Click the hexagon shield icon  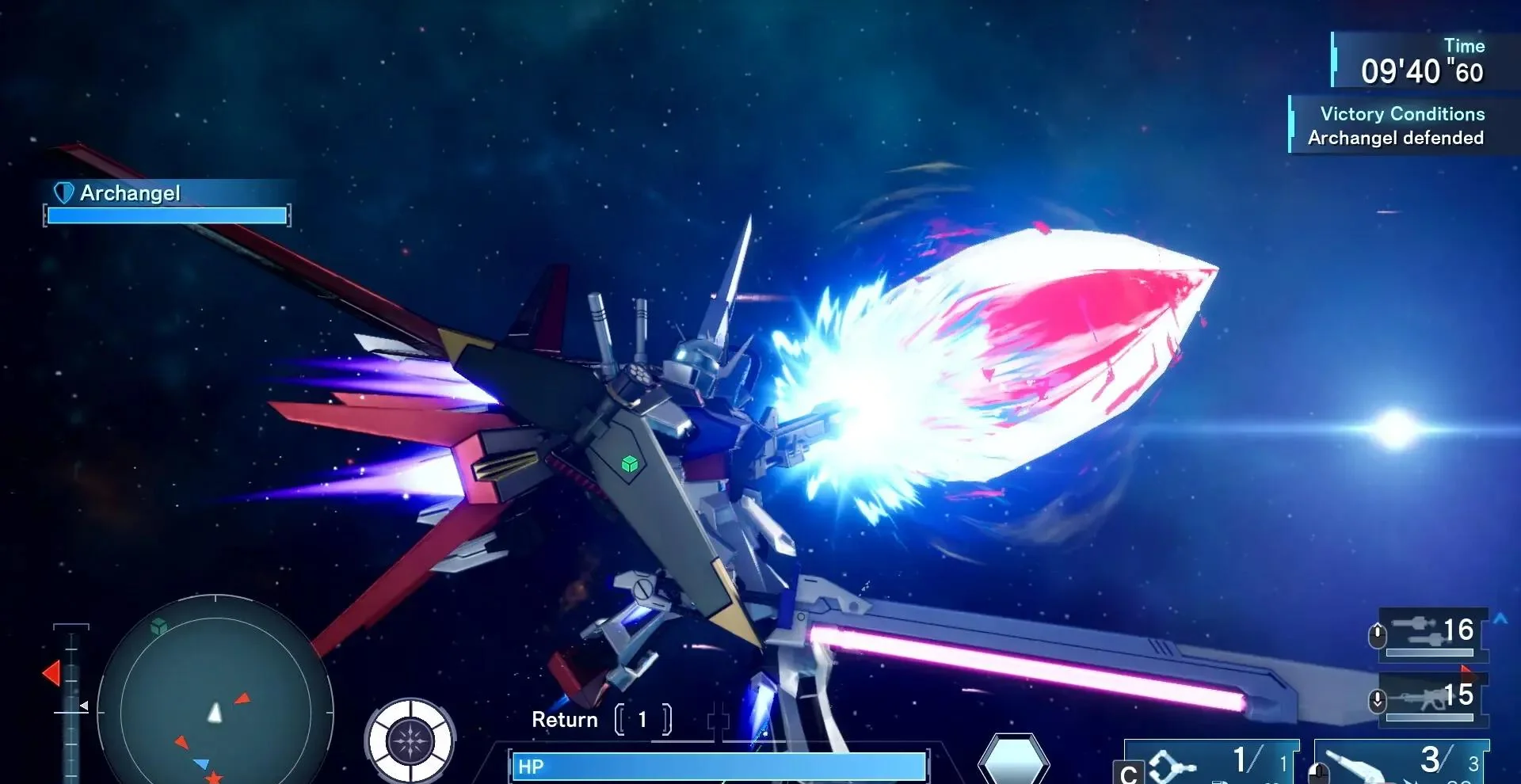[x=1013, y=759]
